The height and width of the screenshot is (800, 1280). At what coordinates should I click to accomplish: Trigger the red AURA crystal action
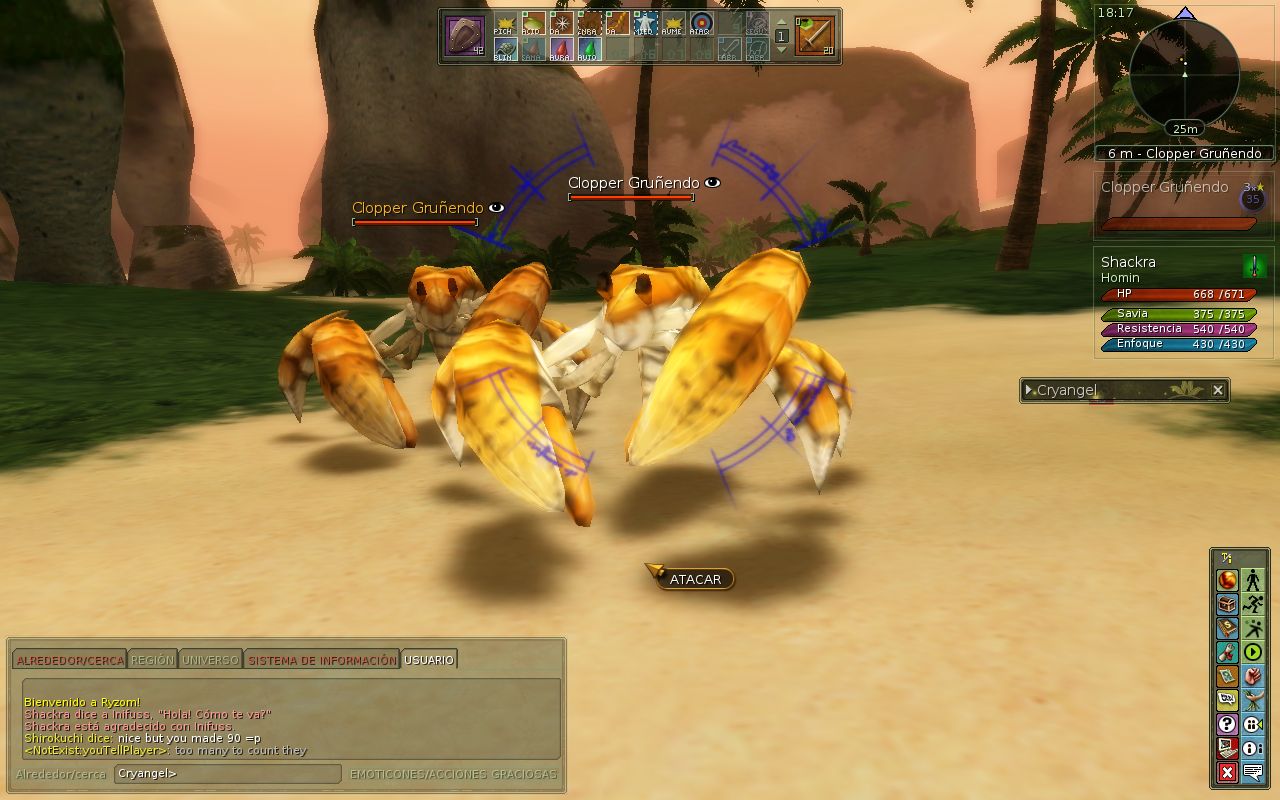point(560,49)
